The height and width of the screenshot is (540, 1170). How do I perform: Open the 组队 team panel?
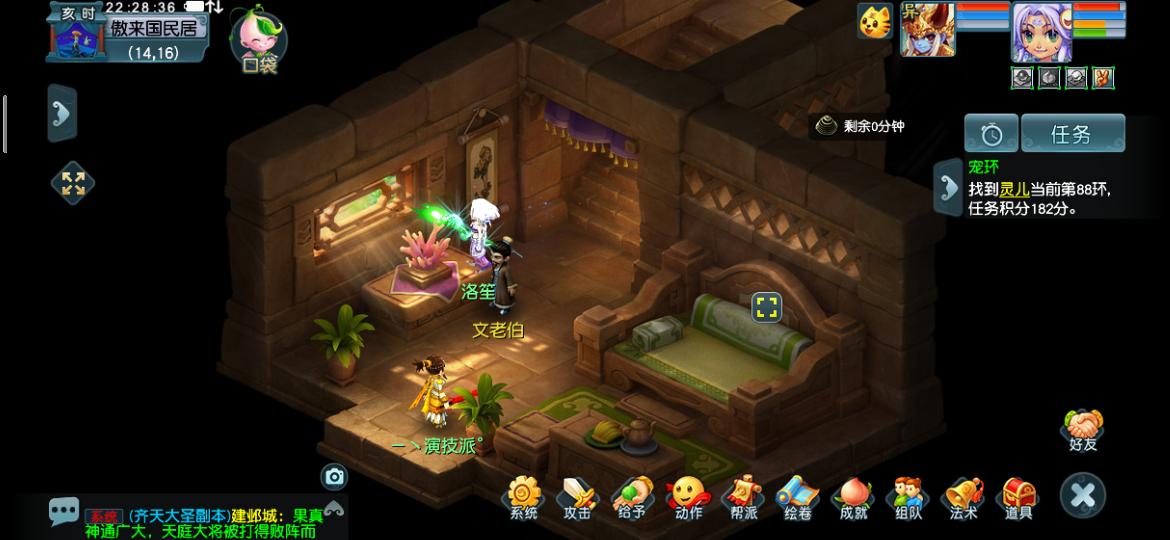908,496
